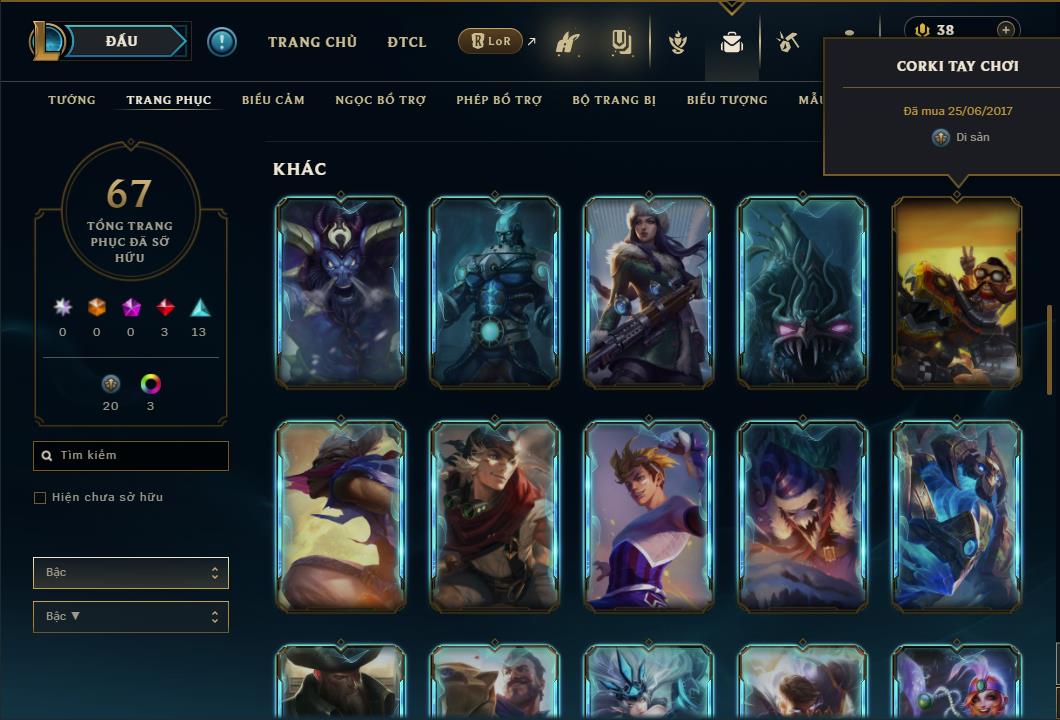Pick the blue robot Blitzcrank skin card

(495, 292)
